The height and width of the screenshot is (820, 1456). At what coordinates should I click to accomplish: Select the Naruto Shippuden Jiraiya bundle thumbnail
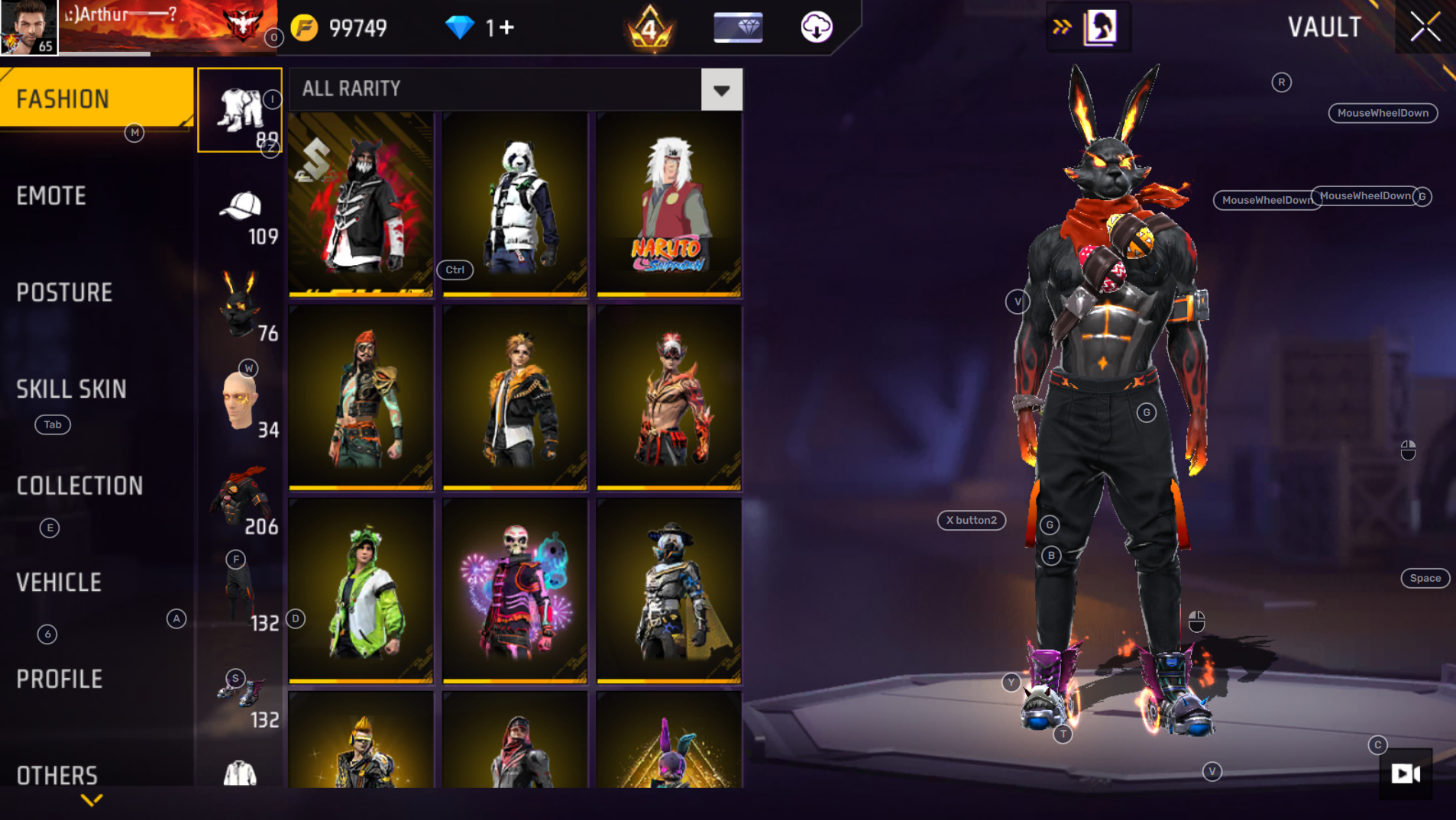(x=668, y=204)
